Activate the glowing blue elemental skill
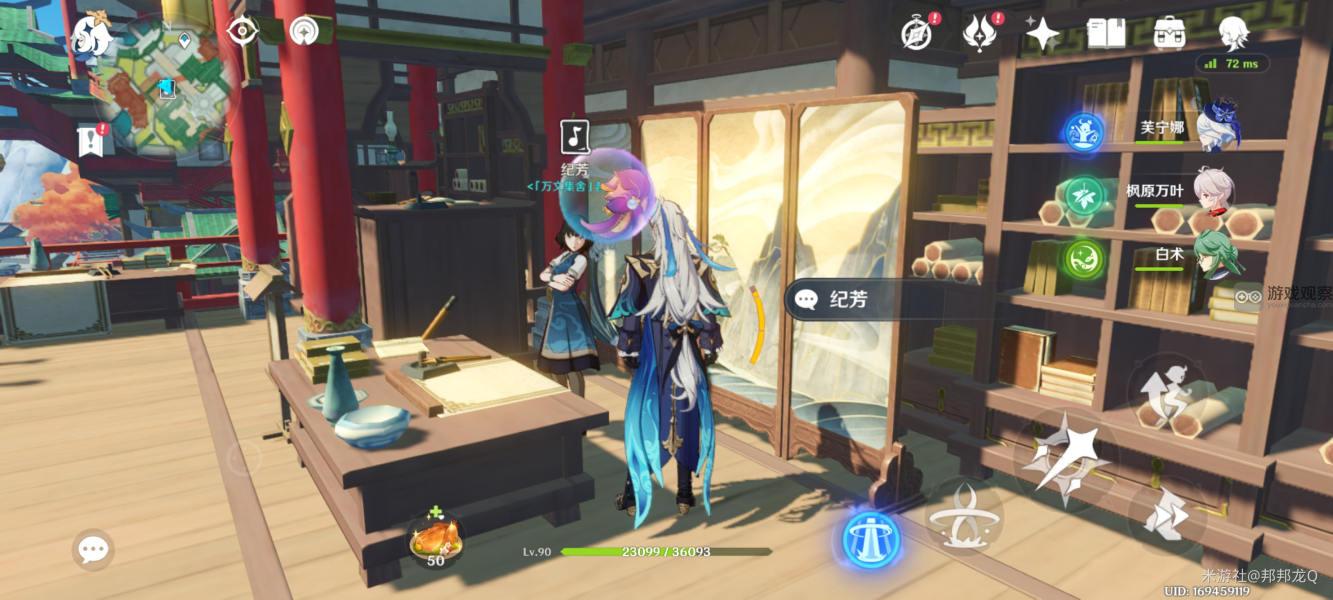The image size is (1333, 600). pos(871,540)
